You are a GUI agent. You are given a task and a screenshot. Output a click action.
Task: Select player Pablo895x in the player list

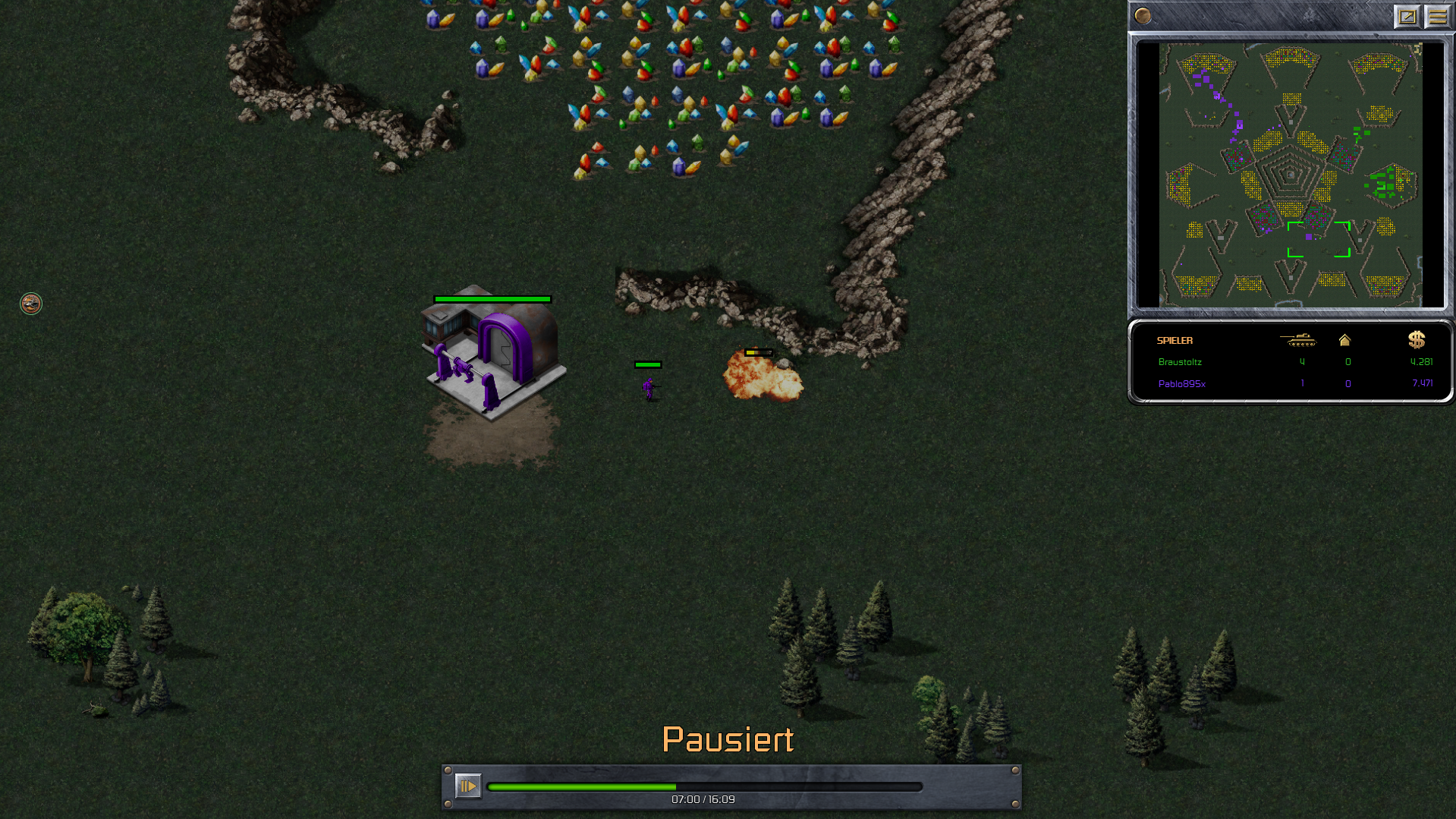pyautogui.click(x=1181, y=384)
